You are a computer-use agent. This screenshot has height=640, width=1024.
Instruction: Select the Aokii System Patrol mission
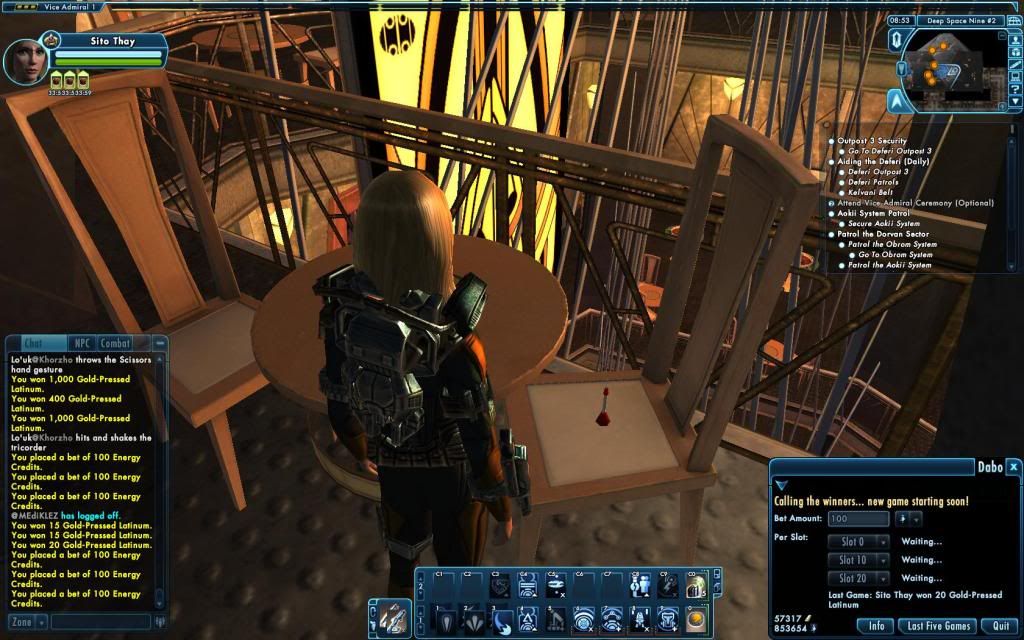(x=872, y=214)
